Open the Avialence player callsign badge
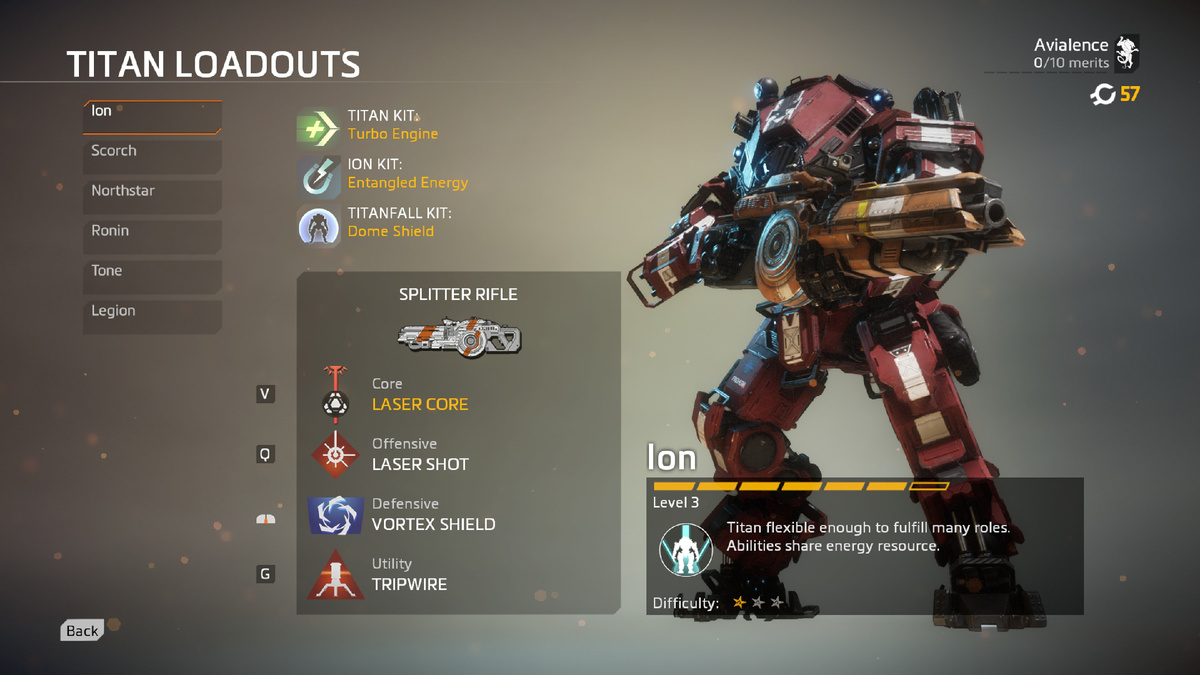This screenshot has height=675, width=1200. click(x=1127, y=52)
